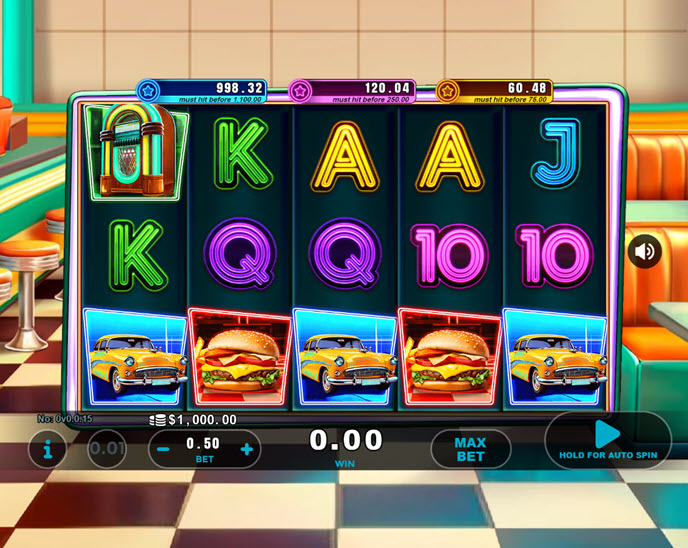Set the Max Bet
Screen dimensions: 688x548
tap(470, 450)
